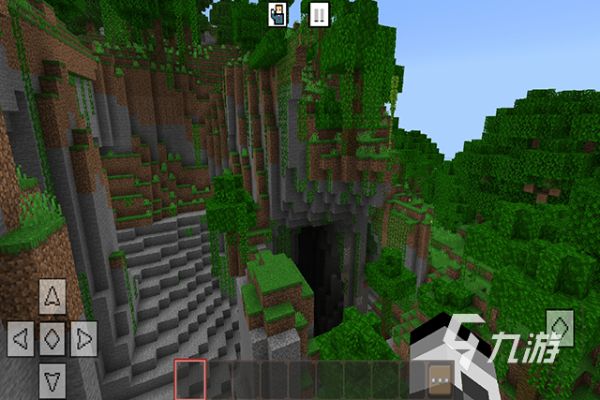Tap the center diamond of the D-pad
This screenshot has width=600, height=400.
(52, 337)
